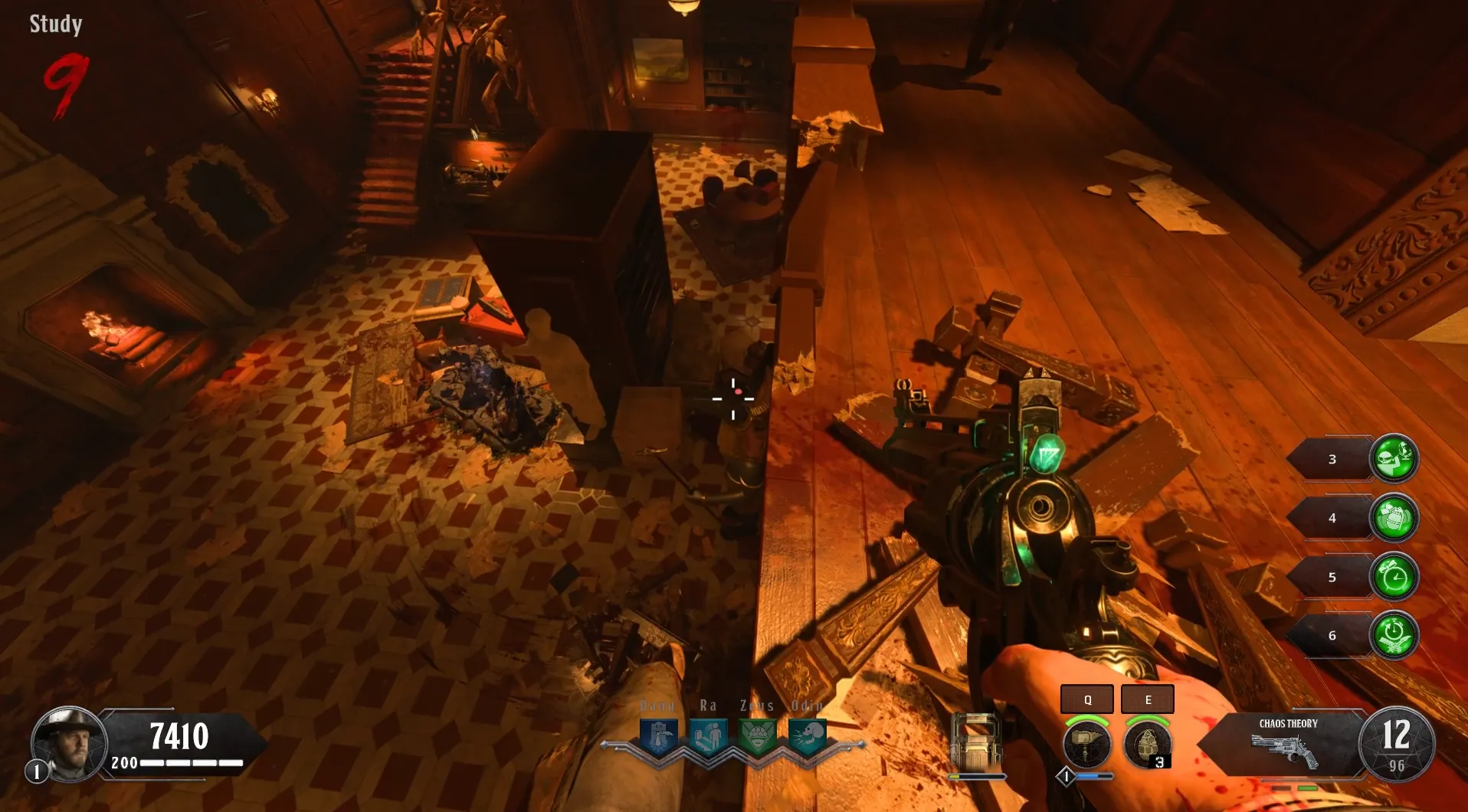Select the Zeus turtle shell perk icon
1468x812 pixels.
(758, 736)
